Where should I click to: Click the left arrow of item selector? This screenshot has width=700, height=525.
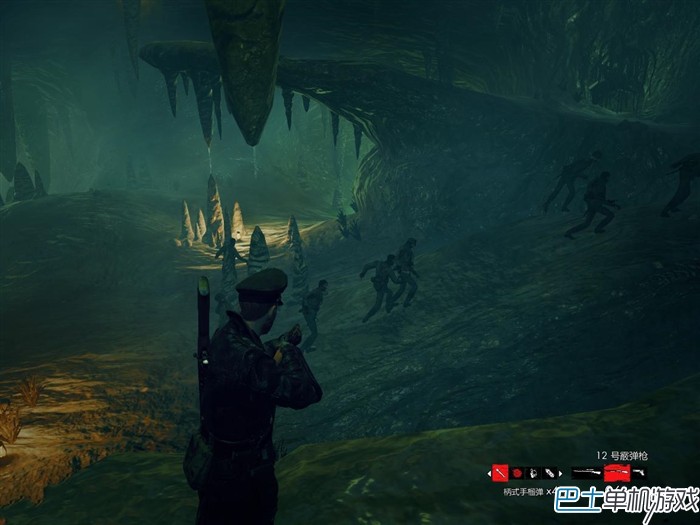[489, 472]
